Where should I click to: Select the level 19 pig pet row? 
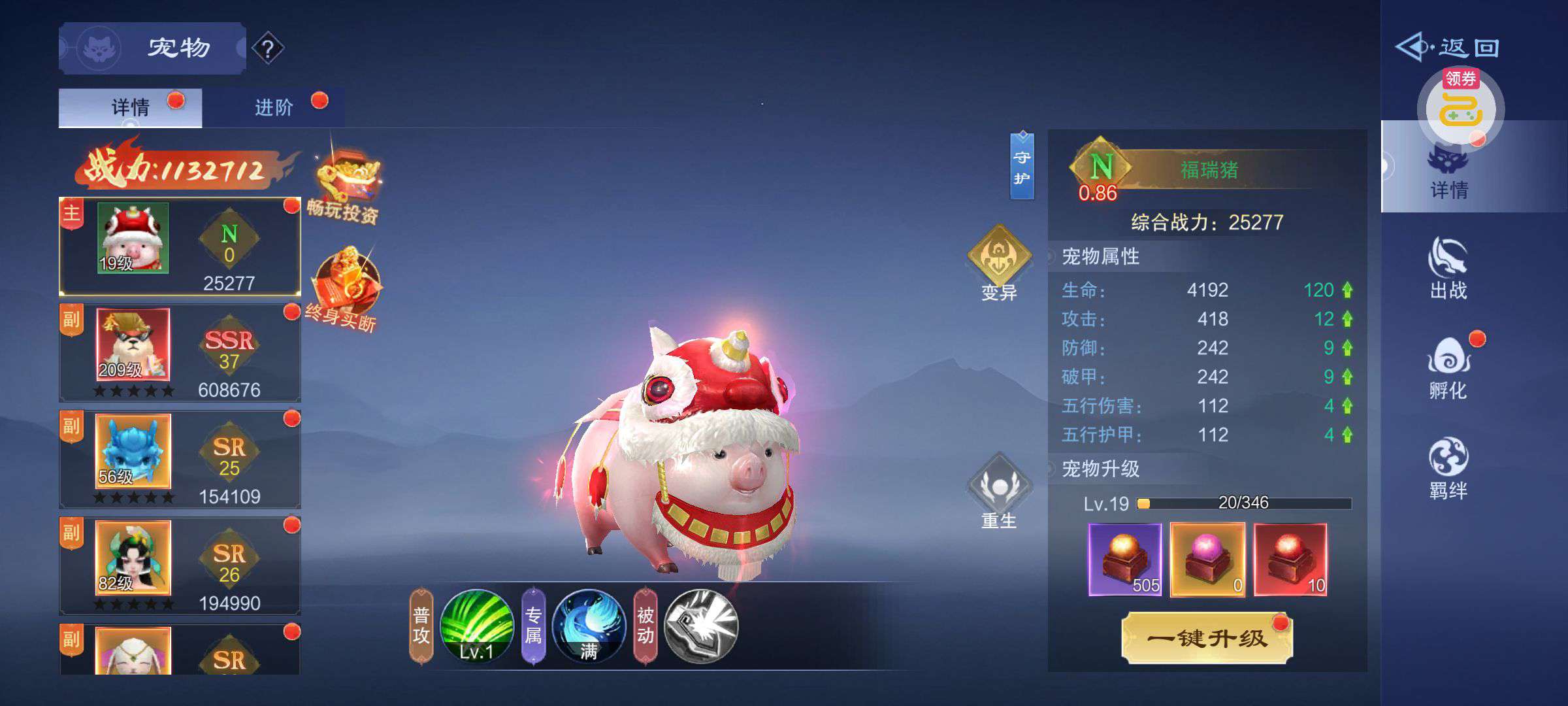[x=180, y=246]
